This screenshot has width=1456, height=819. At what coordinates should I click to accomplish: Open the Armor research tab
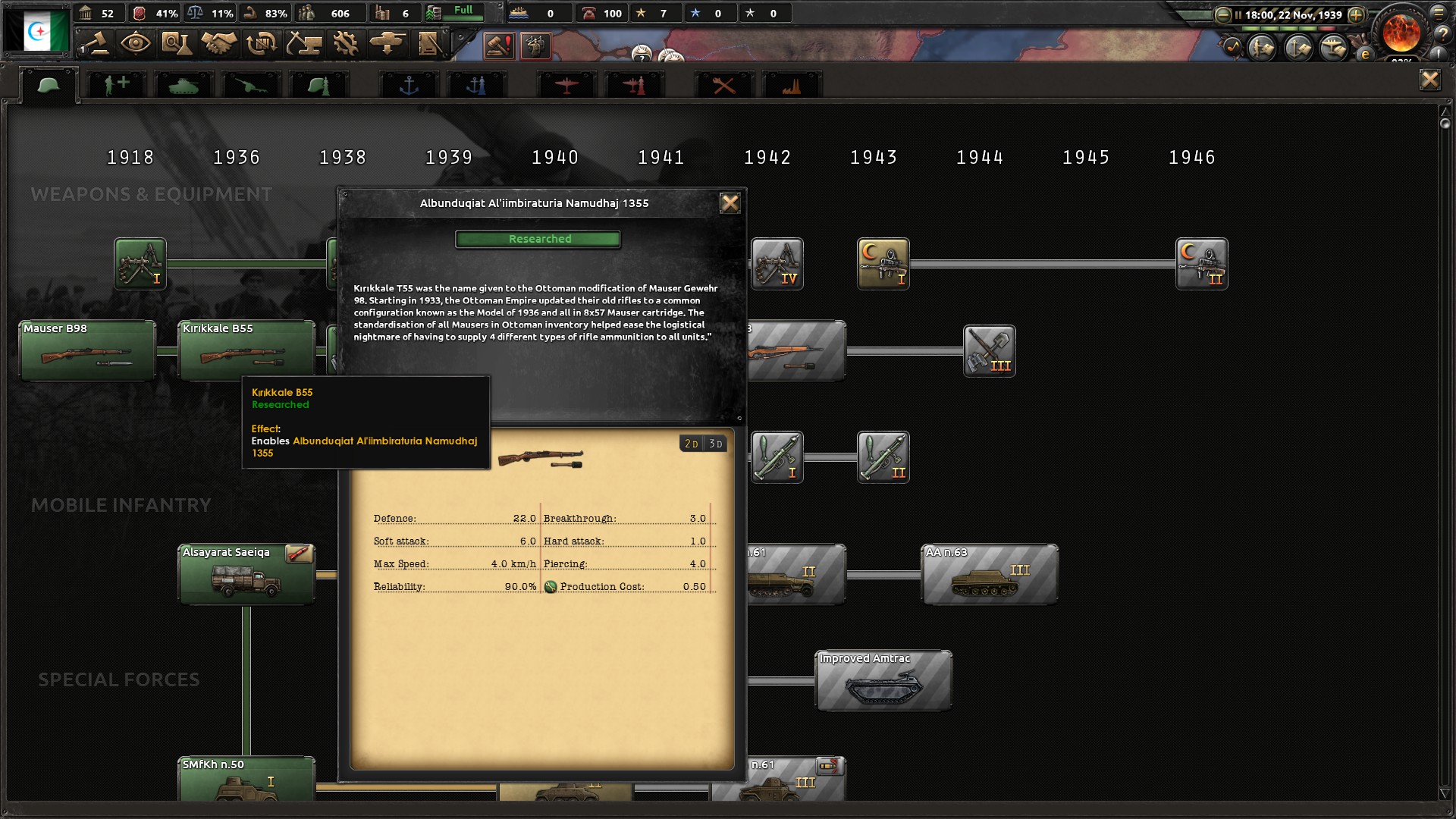[182, 83]
